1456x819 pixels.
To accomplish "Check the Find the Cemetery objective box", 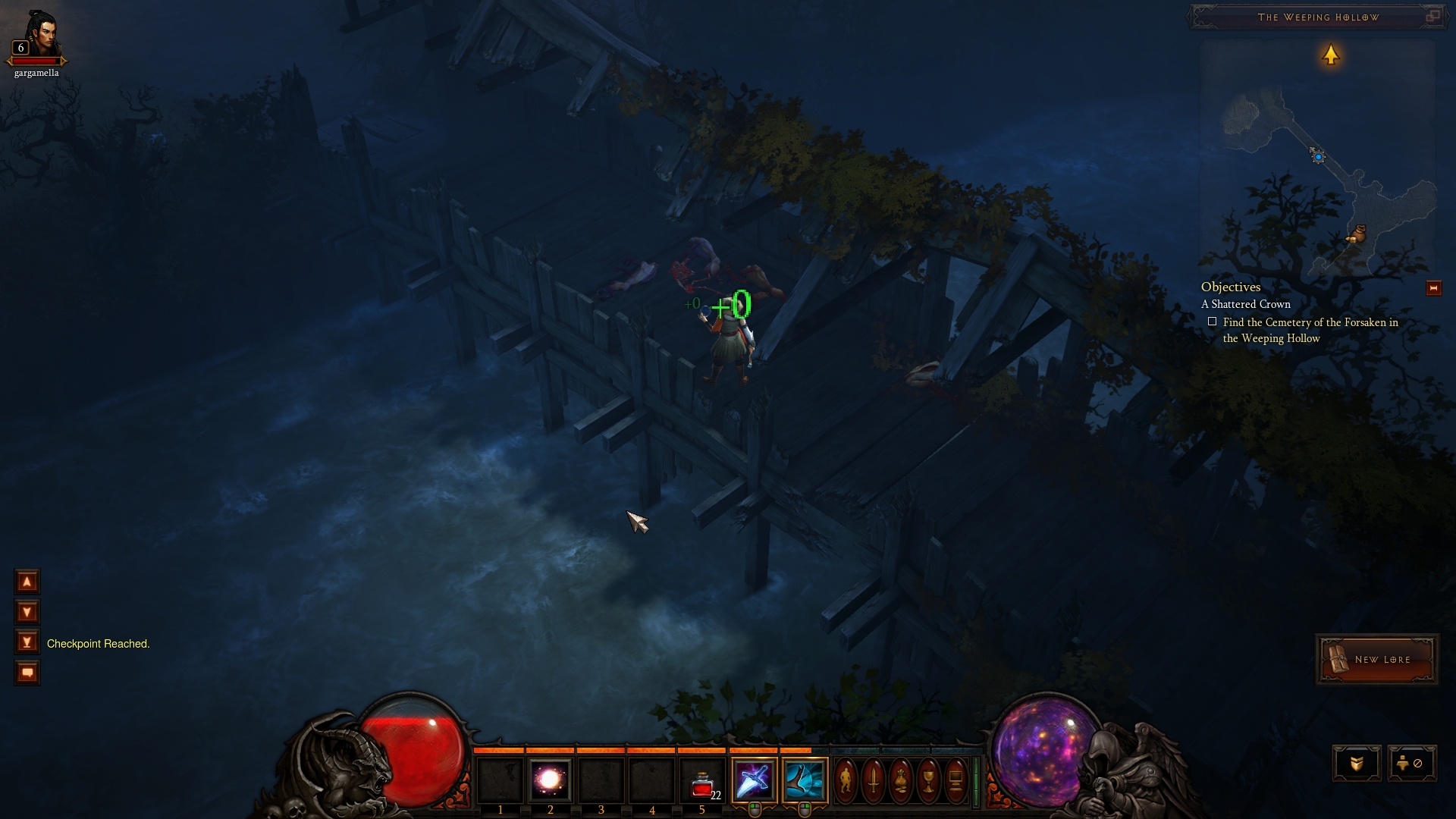I will point(1214,321).
